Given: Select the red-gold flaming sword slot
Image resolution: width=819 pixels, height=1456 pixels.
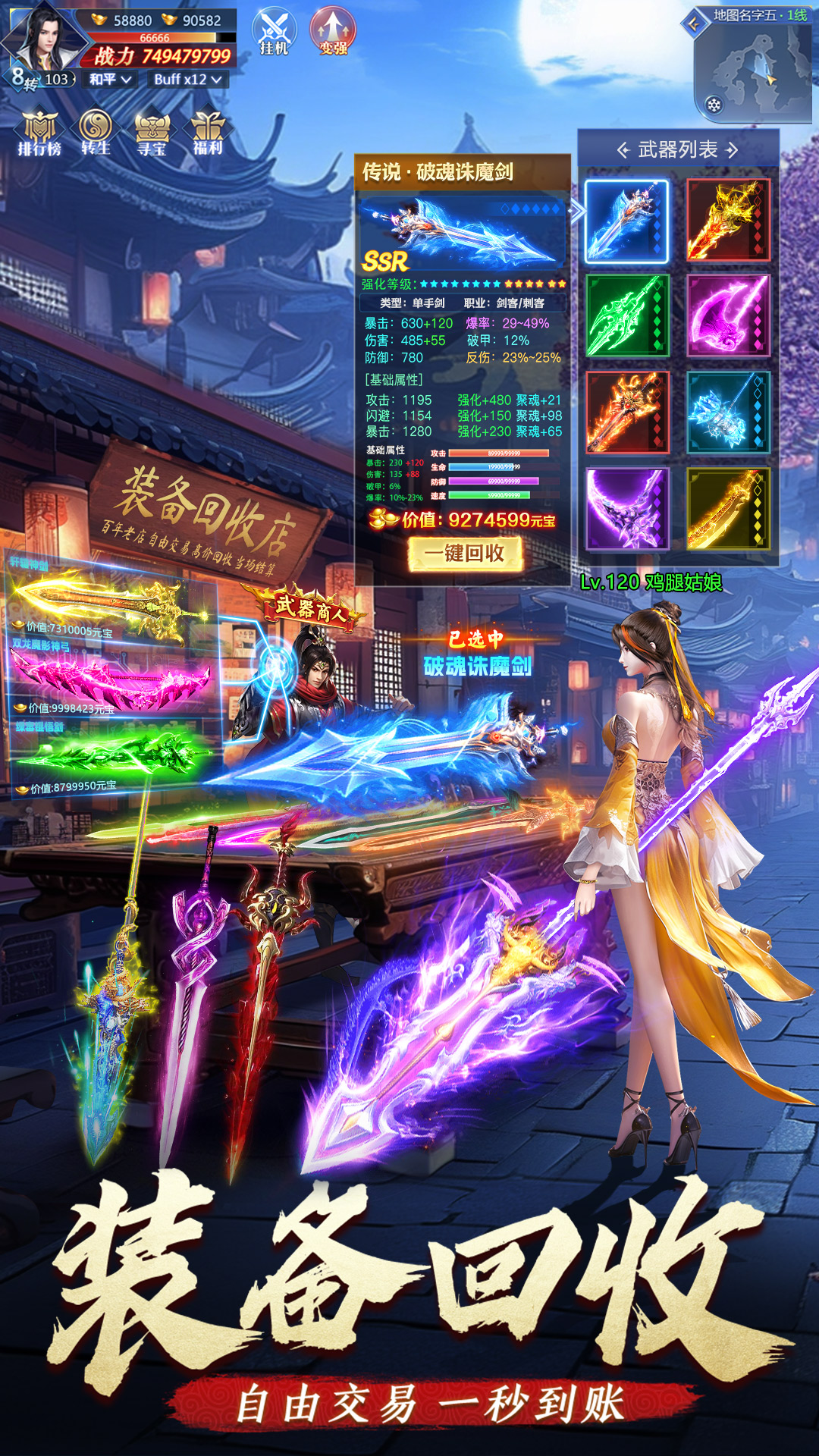Looking at the screenshot, I should click(728, 221).
